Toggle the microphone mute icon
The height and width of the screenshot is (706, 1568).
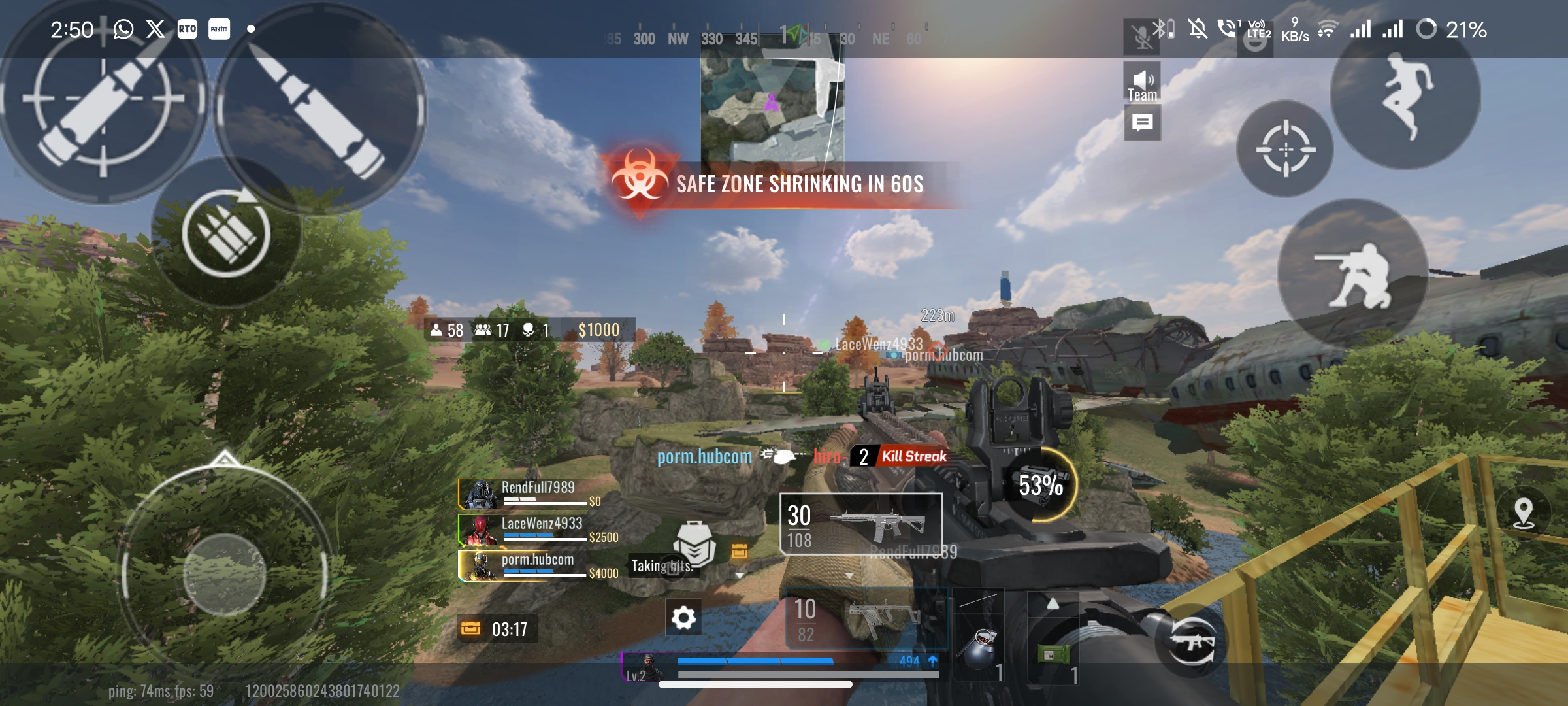(x=1142, y=37)
